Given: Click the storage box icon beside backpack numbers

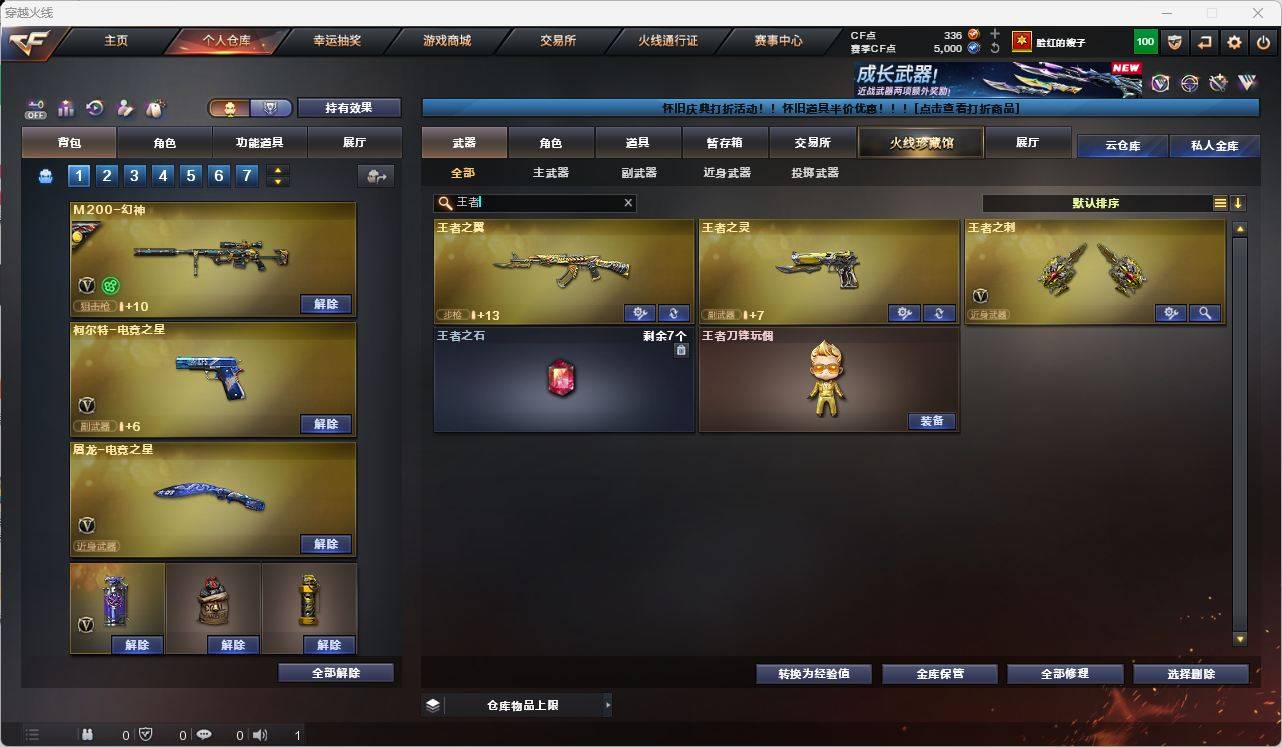Looking at the screenshot, I should coord(46,176).
